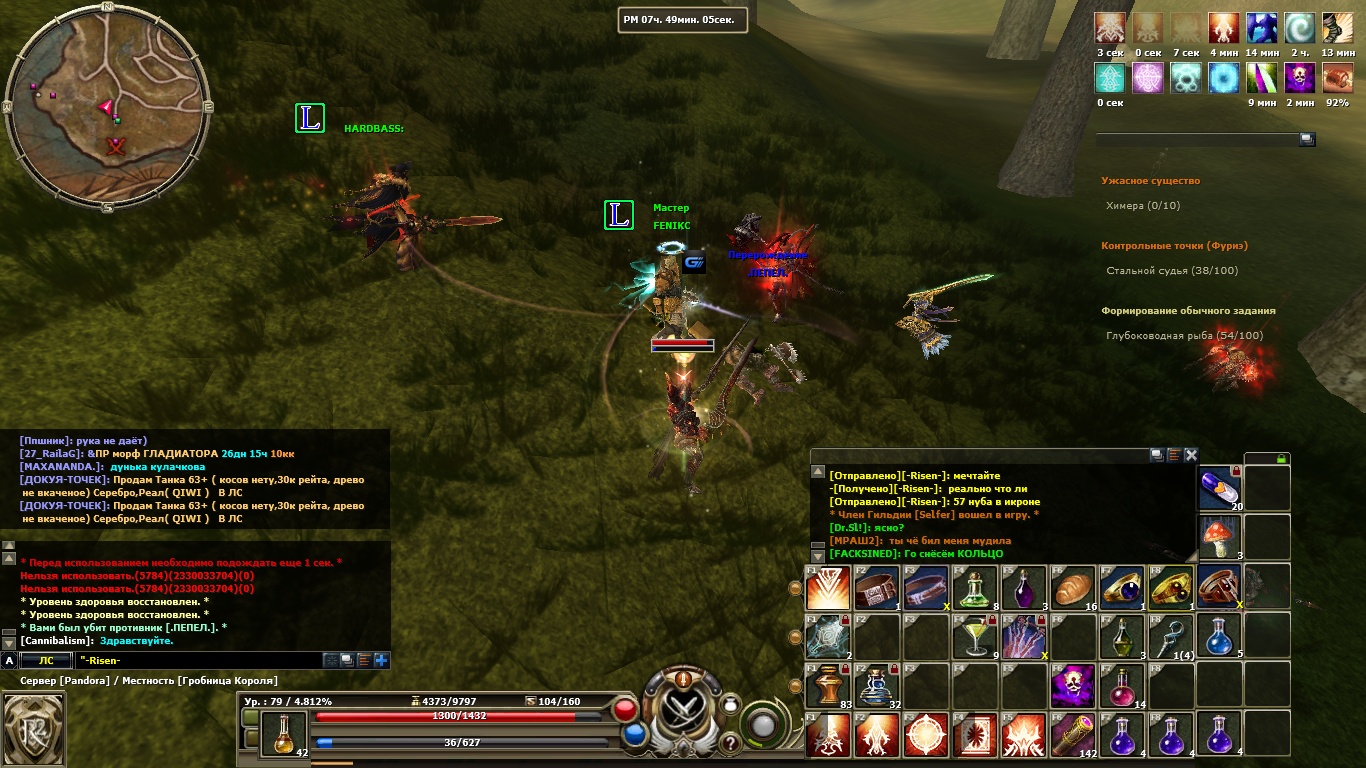This screenshot has height=768, width=1366.
Task: Click the guild shield emblem
Action: click(x=34, y=727)
